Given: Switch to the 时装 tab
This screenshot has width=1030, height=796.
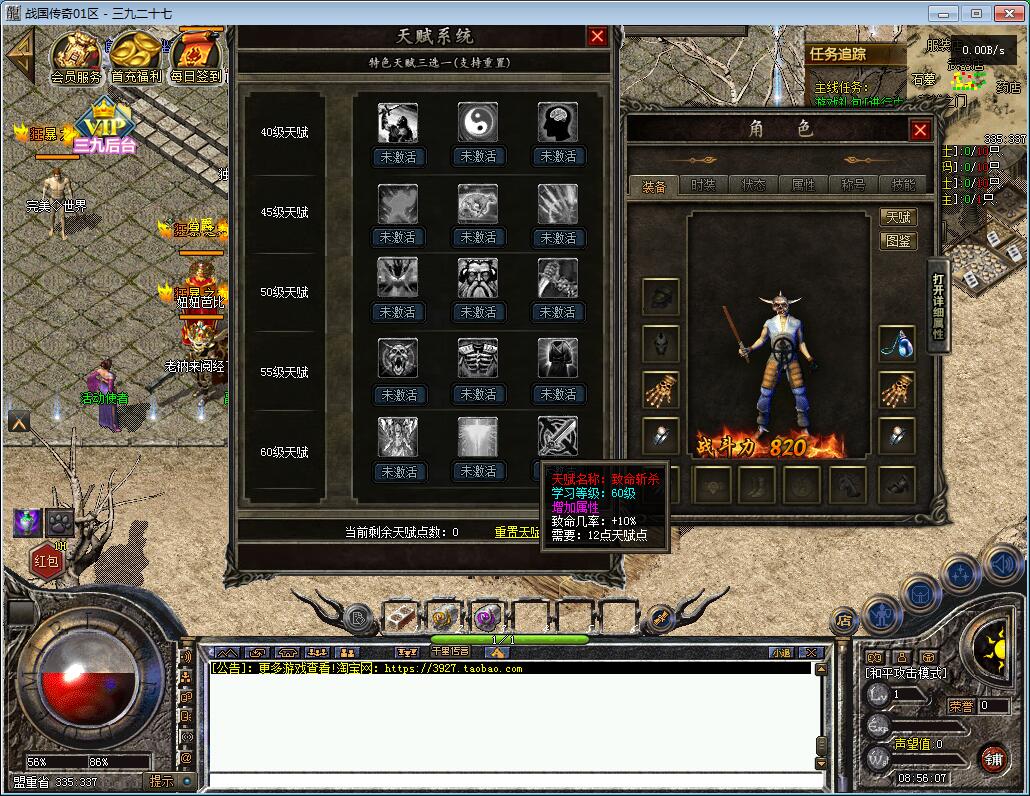Looking at the screenshot, I should tap(703, 185).
